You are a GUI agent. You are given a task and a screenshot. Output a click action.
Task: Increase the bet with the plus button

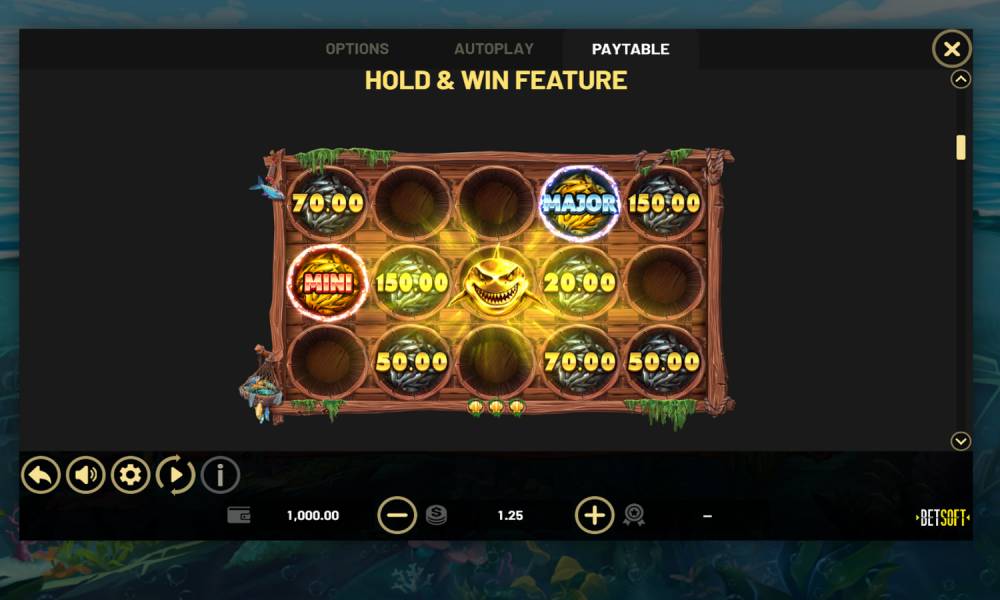(x=594, y=515)
